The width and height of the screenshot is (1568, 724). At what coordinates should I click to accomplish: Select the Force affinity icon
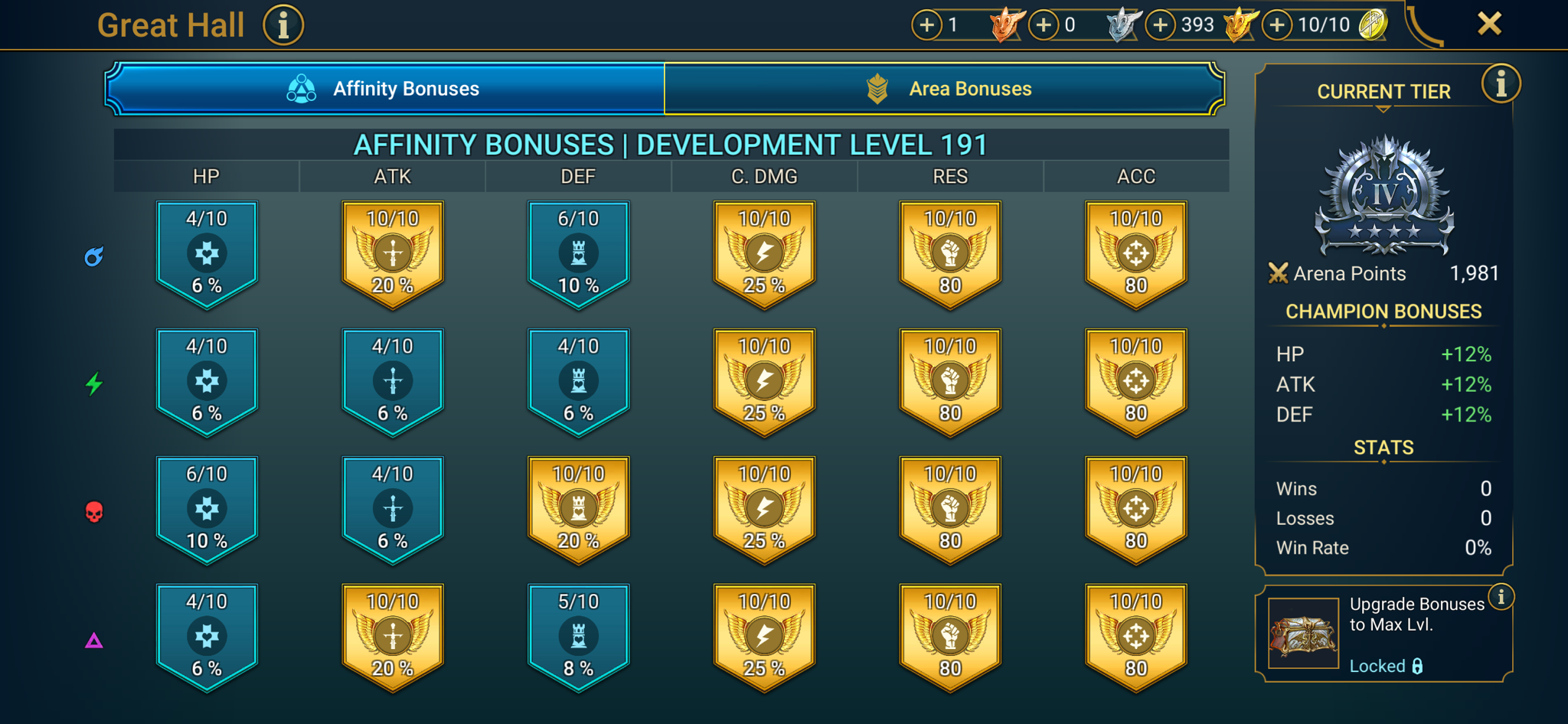click(x=94, y=512)
